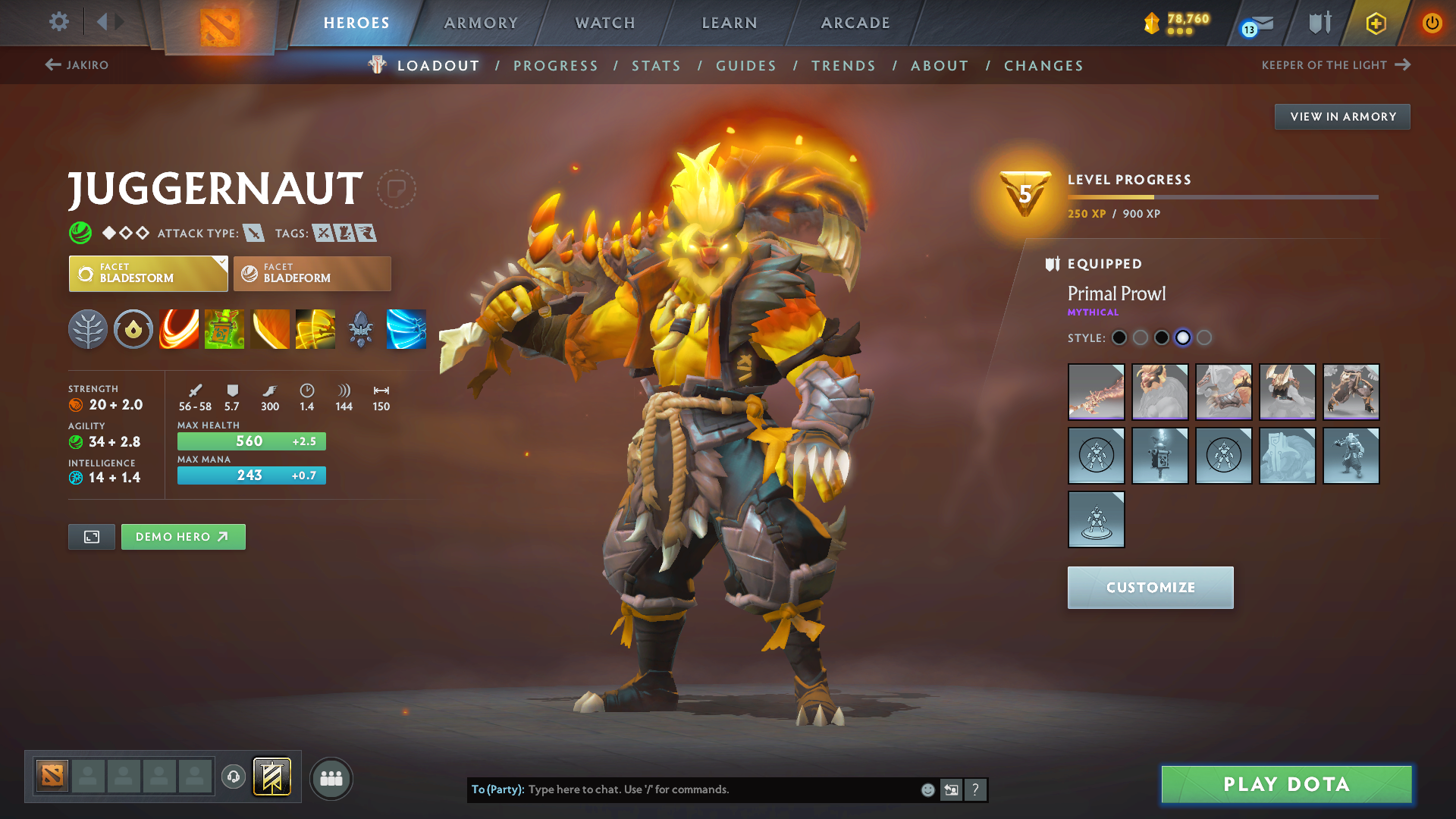Open the talent tree icon

click(x=88, y=329)
